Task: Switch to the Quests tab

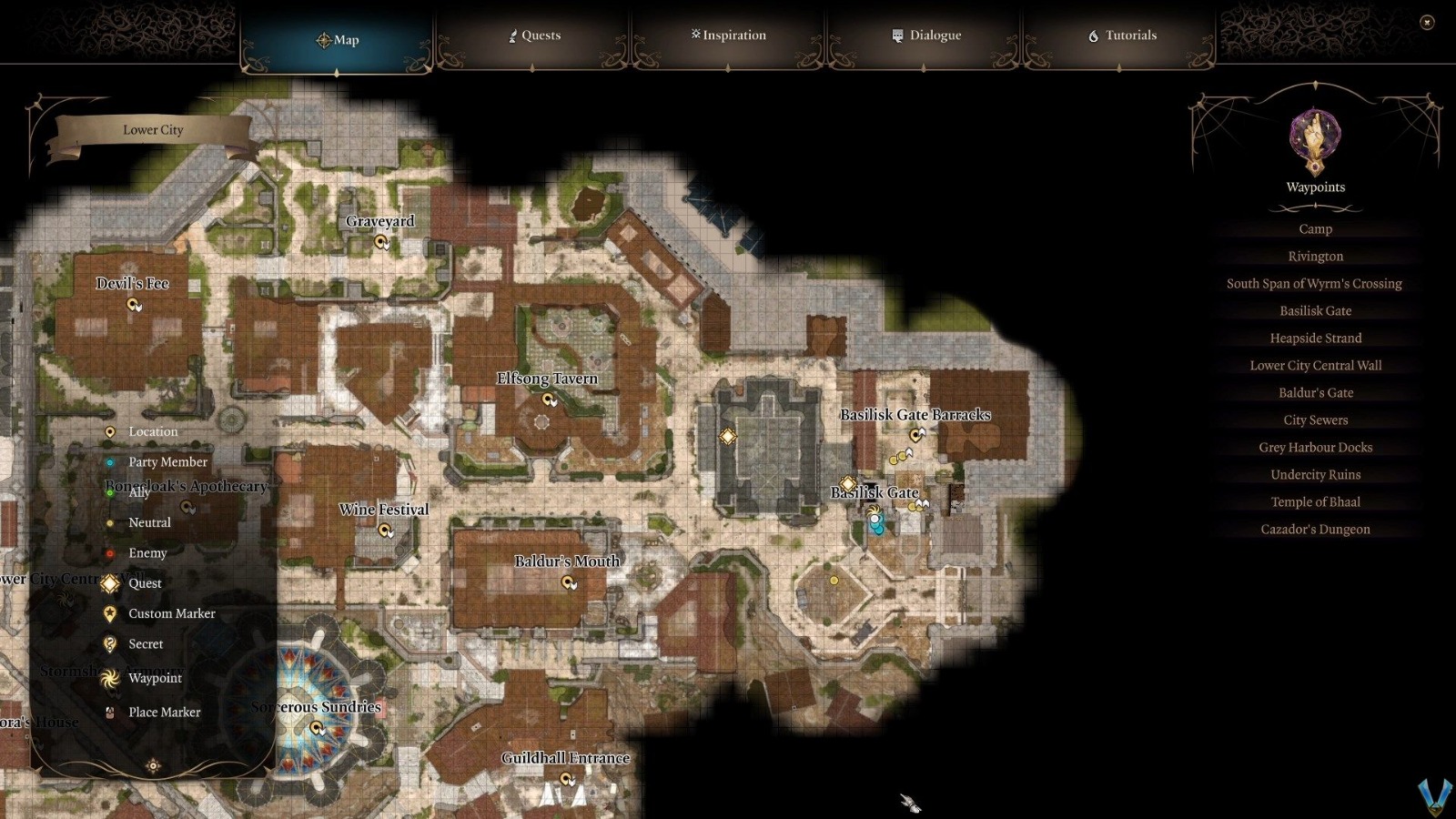Action: pyautogui.click(x=536, y=35)
